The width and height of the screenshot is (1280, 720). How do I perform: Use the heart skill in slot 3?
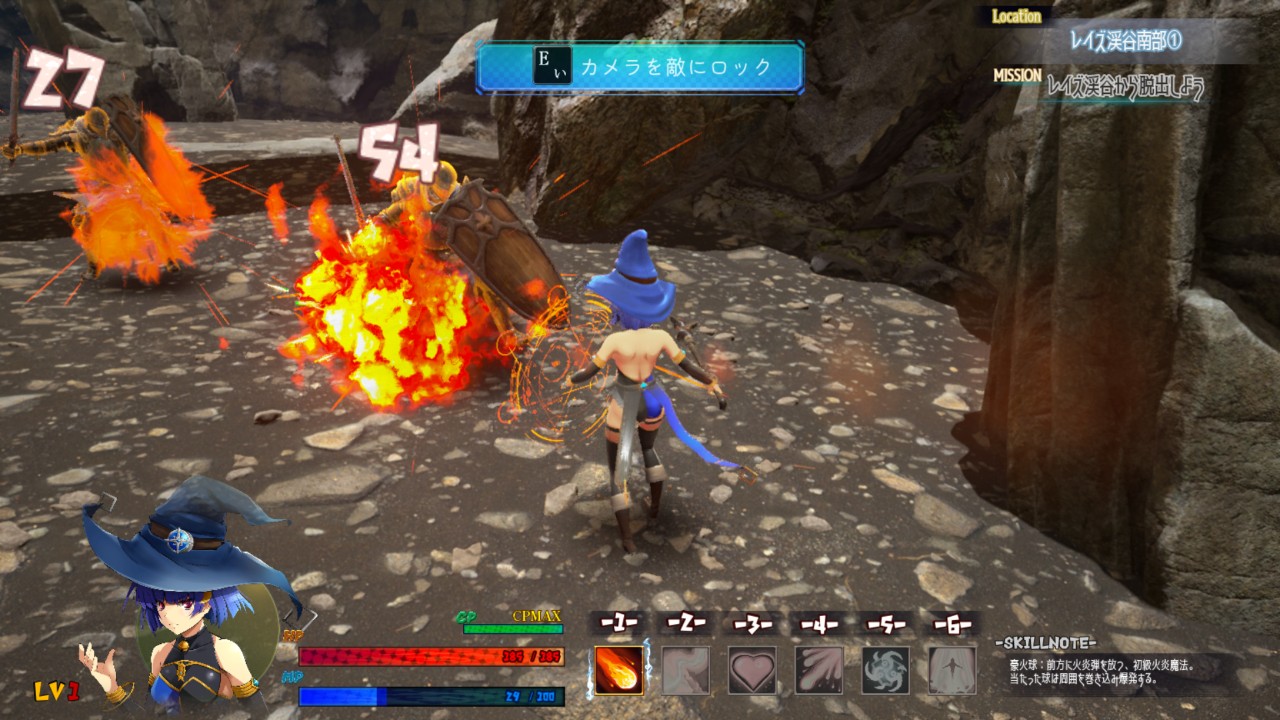point(752,670)
